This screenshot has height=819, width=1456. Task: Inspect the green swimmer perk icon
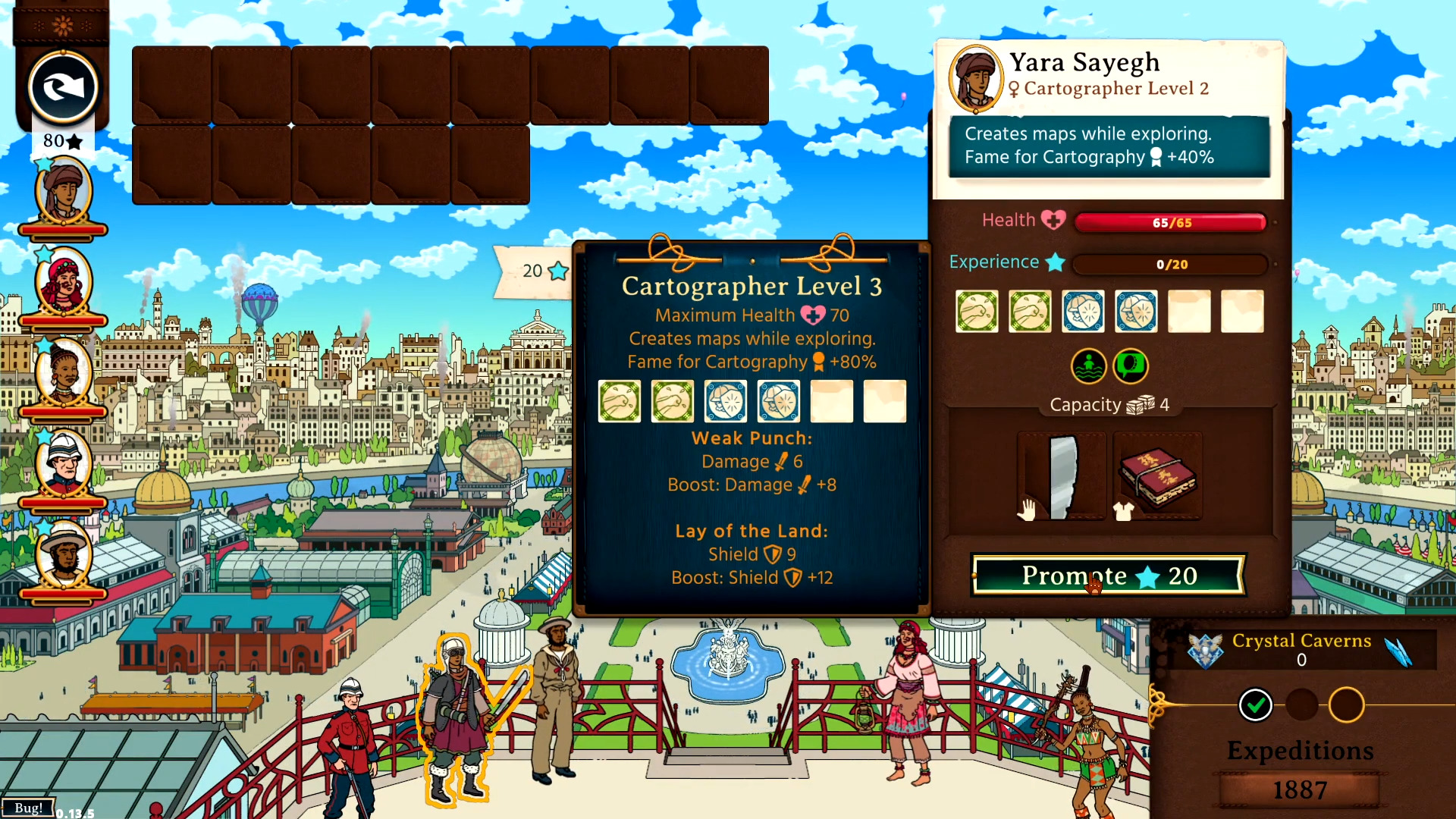(1088, 366)
